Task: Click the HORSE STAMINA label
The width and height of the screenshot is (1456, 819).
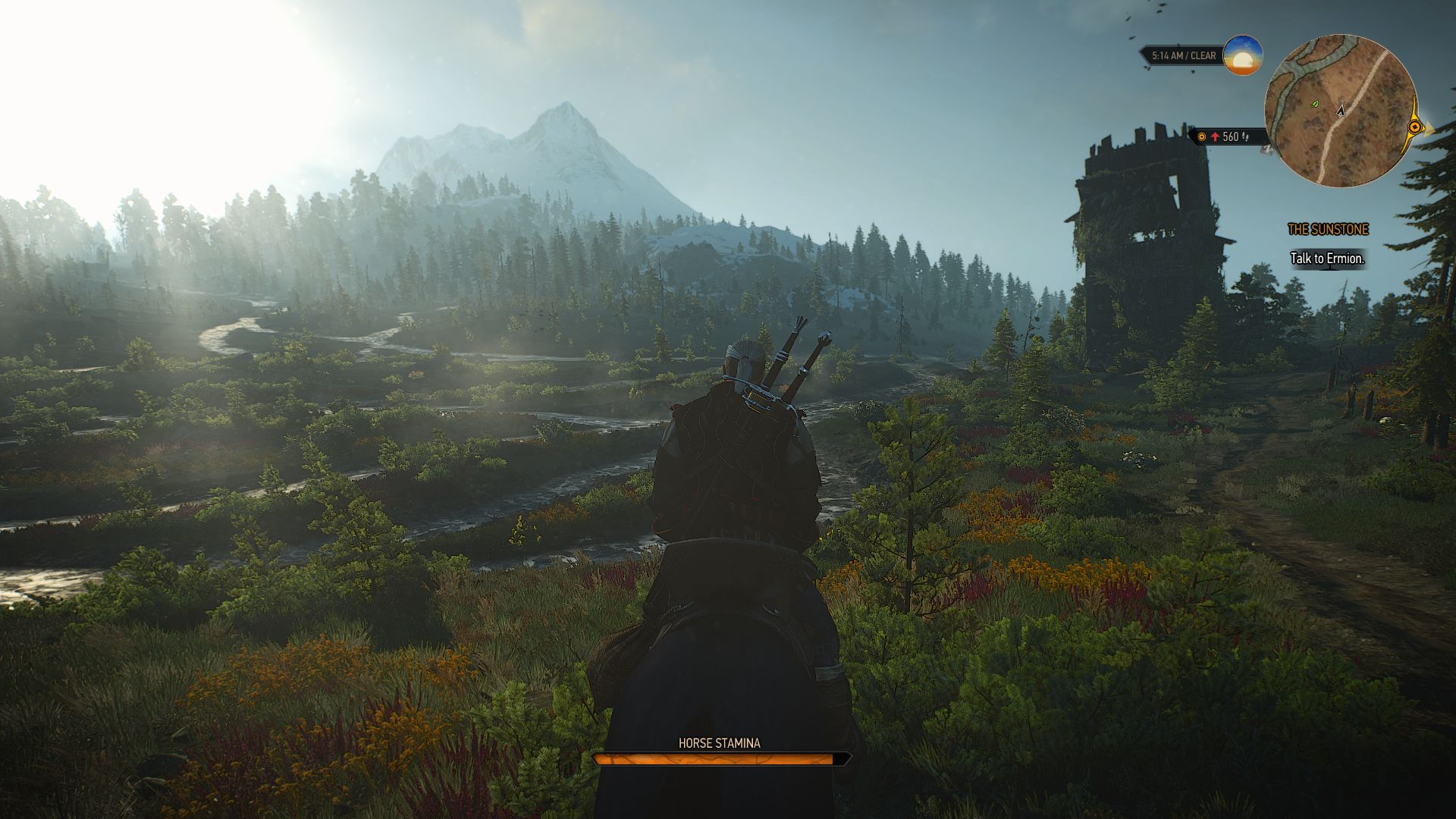Action: pyautogui.click(x=717, y=744)
